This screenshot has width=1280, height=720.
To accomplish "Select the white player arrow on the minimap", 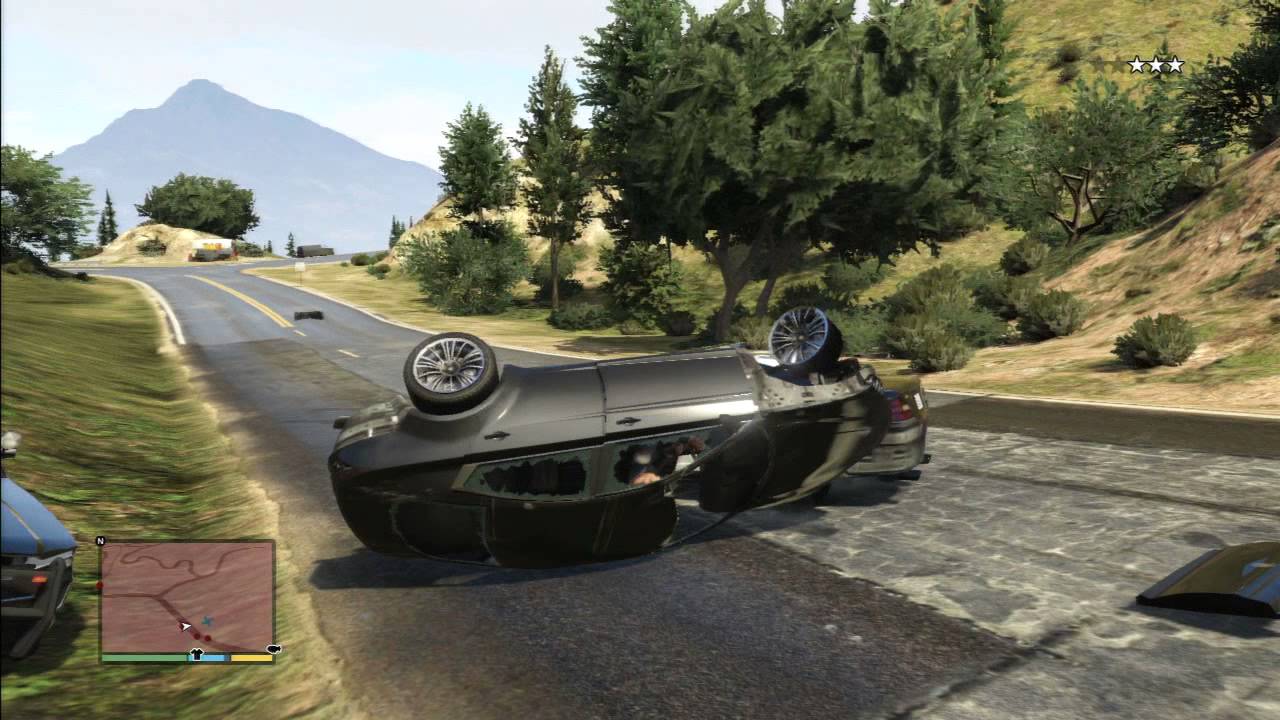I will click(x=185, y=626).
